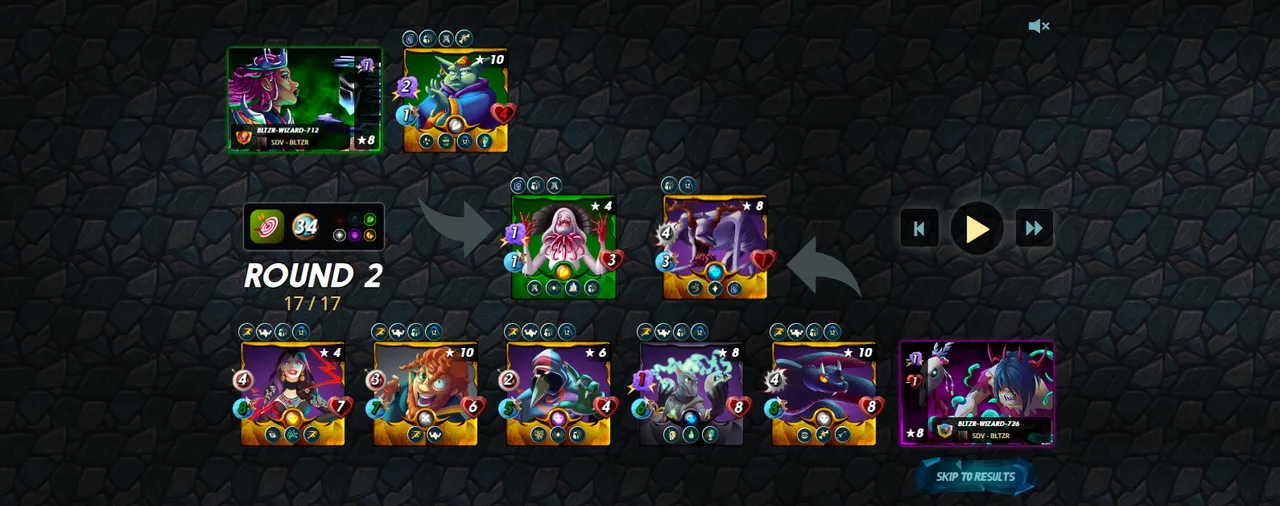Select the dark blue dragon beast card
1280x506 pixels.
click(x=824, y=393)
